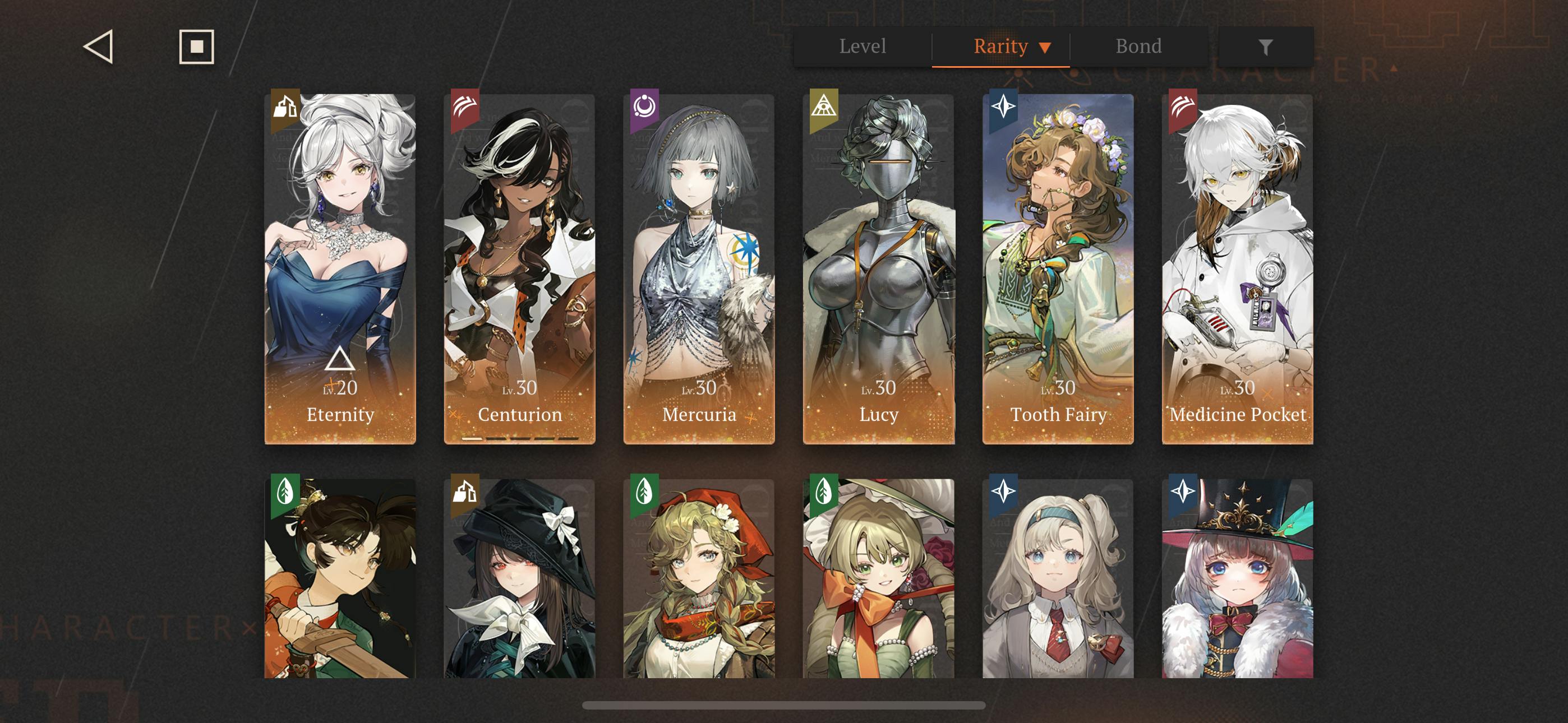Viewport: 1568px width, 723px height.
Task: Pick the green-eyed character with orange bow
Action: 878,578
